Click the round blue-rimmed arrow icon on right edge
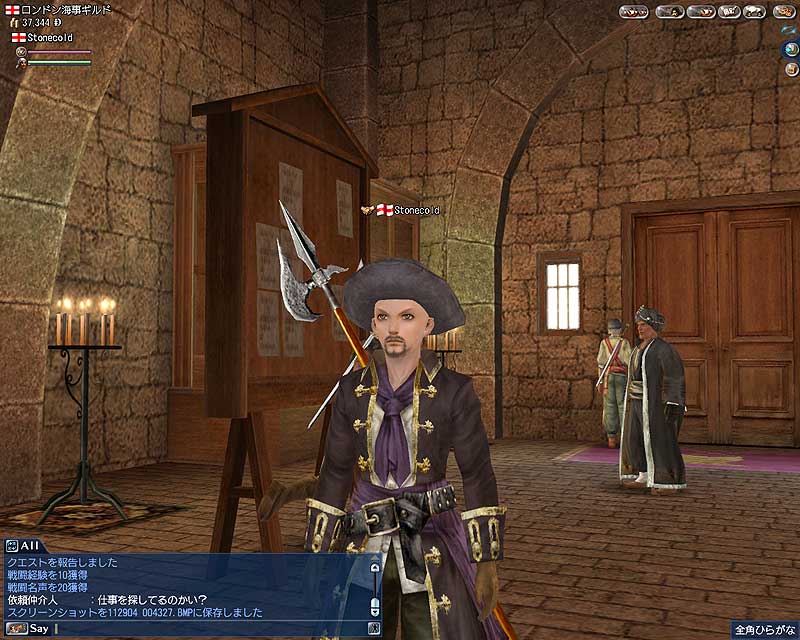Screen dimensions: 800x640 pos(791,47)
